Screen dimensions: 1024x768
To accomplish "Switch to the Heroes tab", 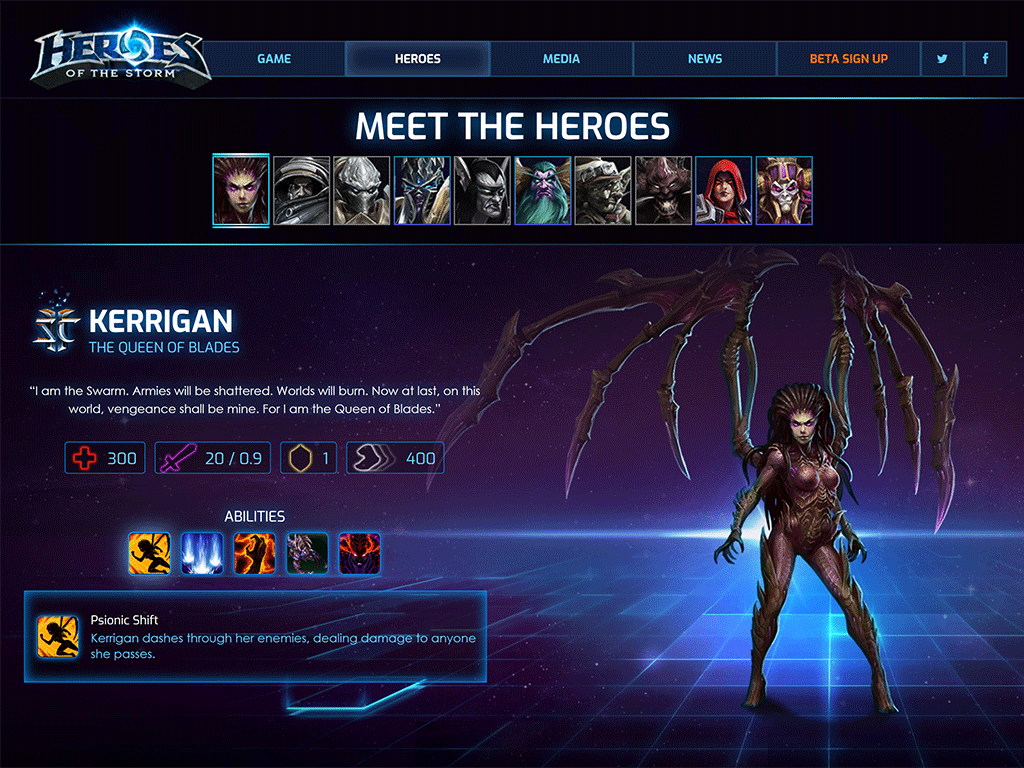I will tap(418, 59).
